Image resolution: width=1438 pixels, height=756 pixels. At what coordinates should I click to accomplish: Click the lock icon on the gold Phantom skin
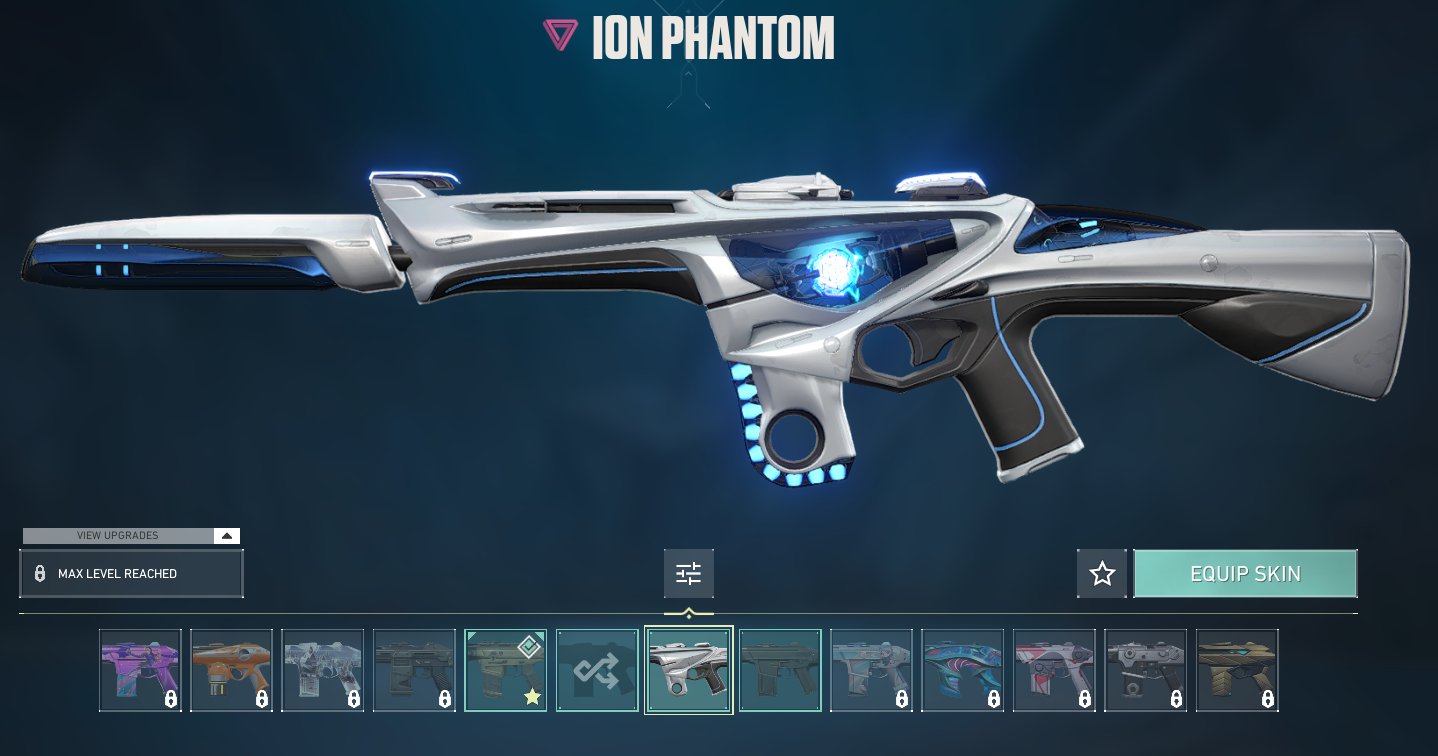[1268, 700]
